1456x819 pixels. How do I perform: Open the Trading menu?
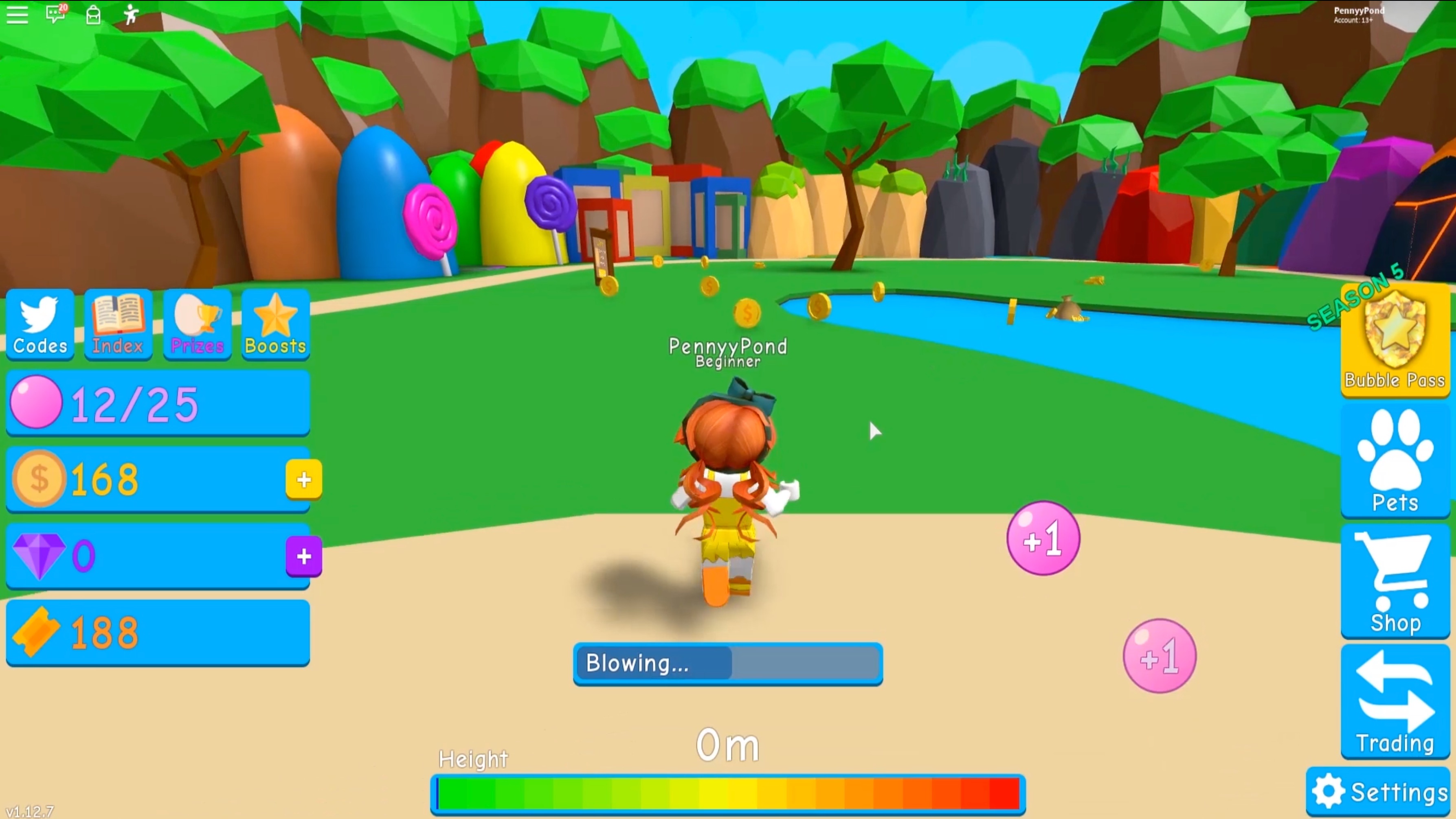pyautogui.click(x=1395, y=702)
